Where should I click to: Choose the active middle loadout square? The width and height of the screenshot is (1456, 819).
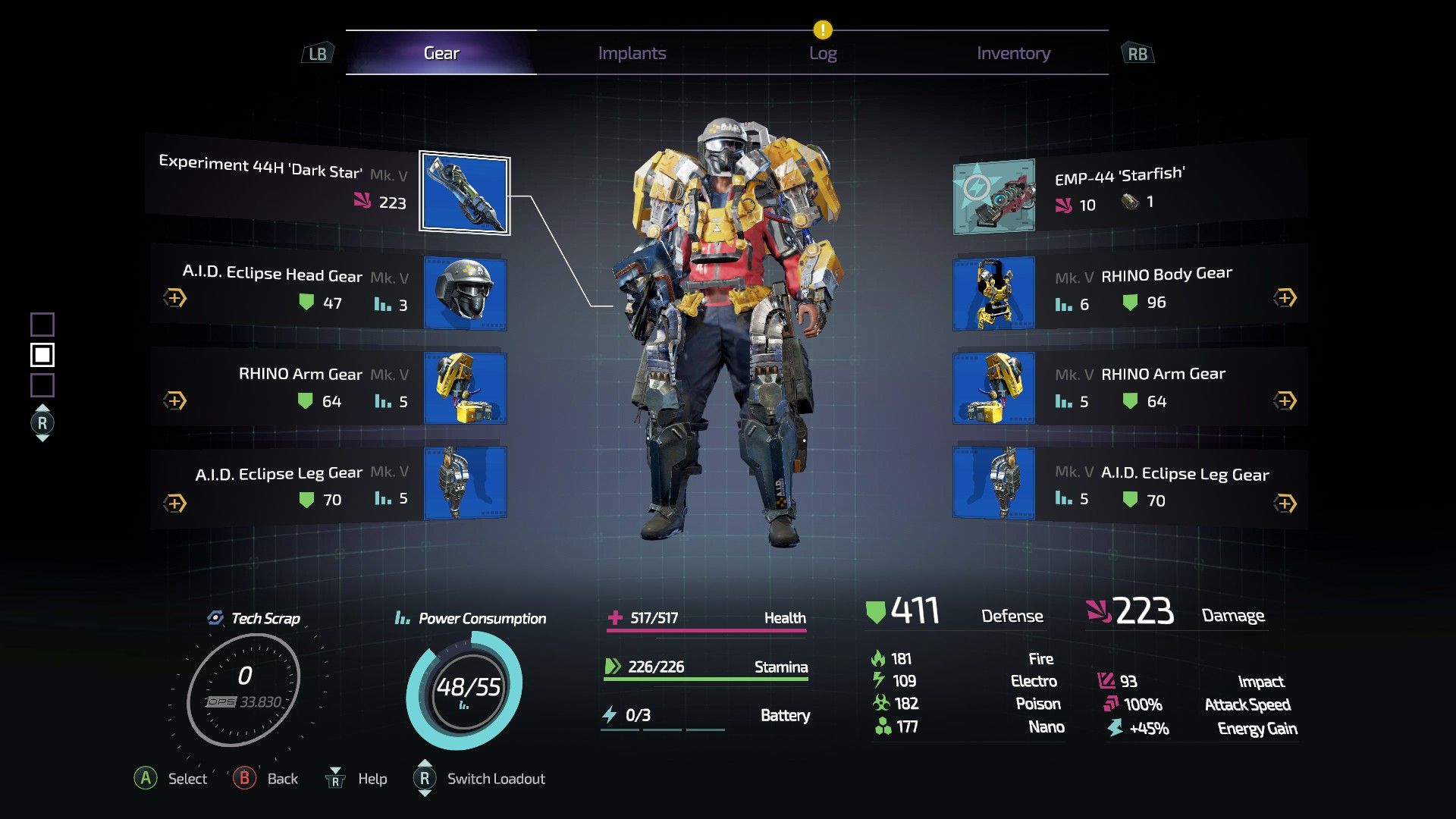pyautogui.click(x=42, y=355)
